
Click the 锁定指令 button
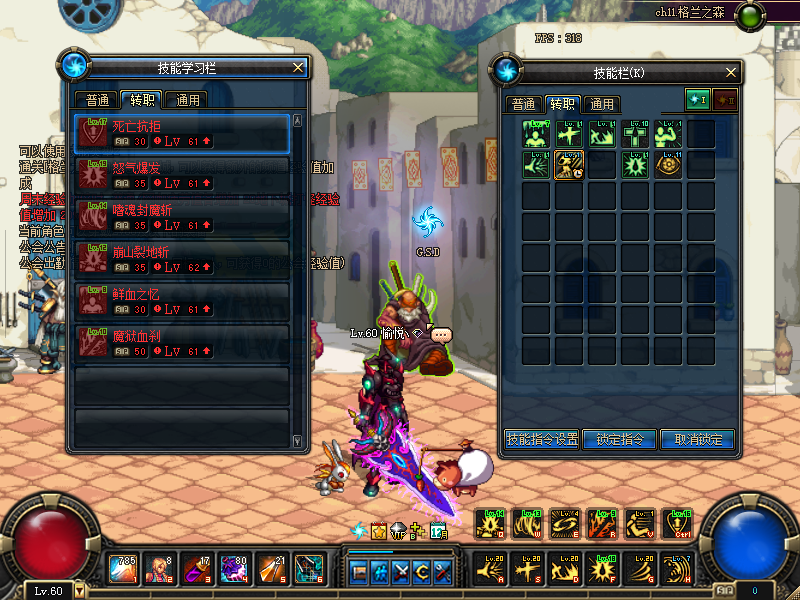[x=620, y=439]
